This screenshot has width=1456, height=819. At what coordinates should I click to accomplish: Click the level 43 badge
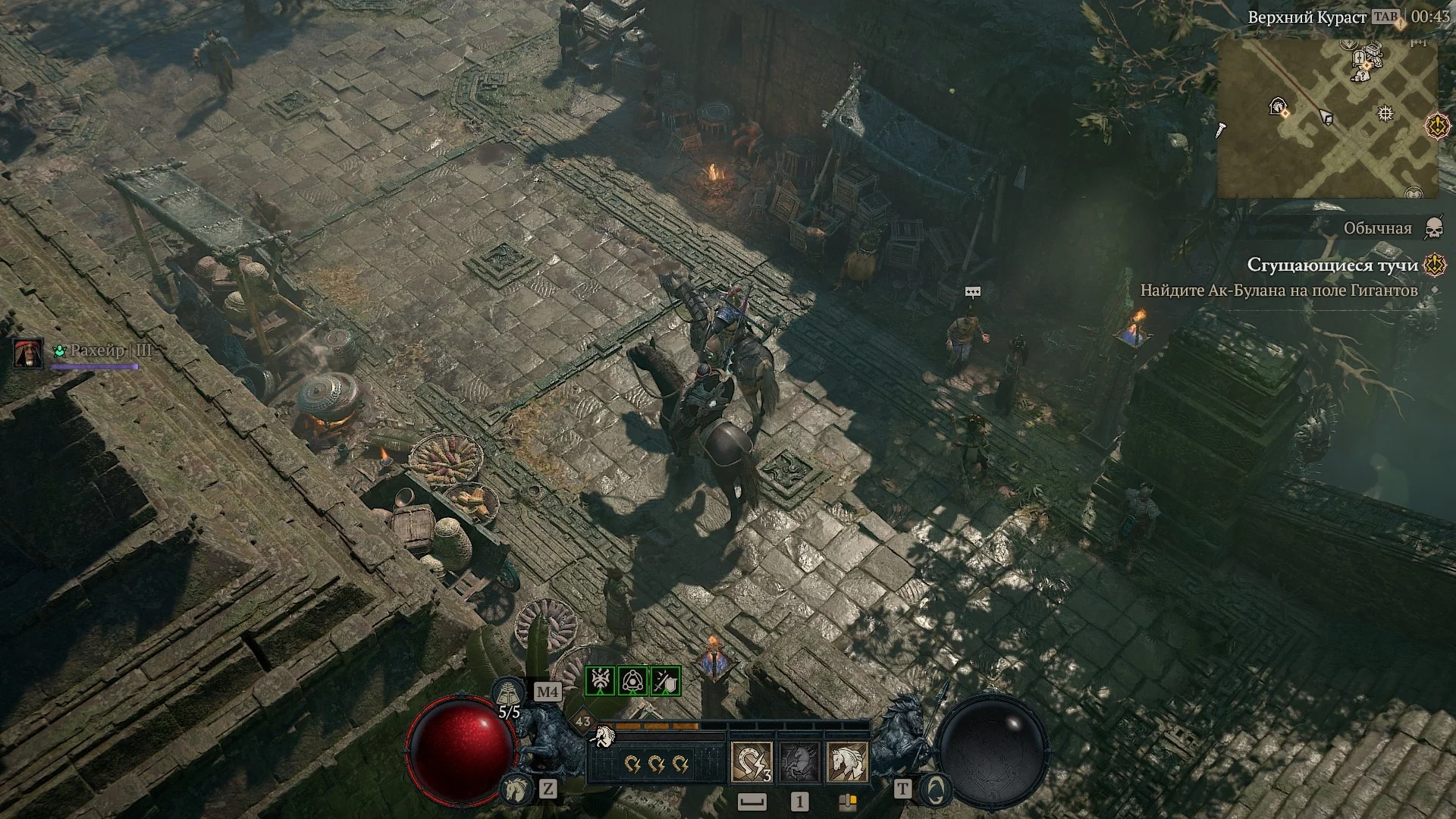click(x=583, y=721)
